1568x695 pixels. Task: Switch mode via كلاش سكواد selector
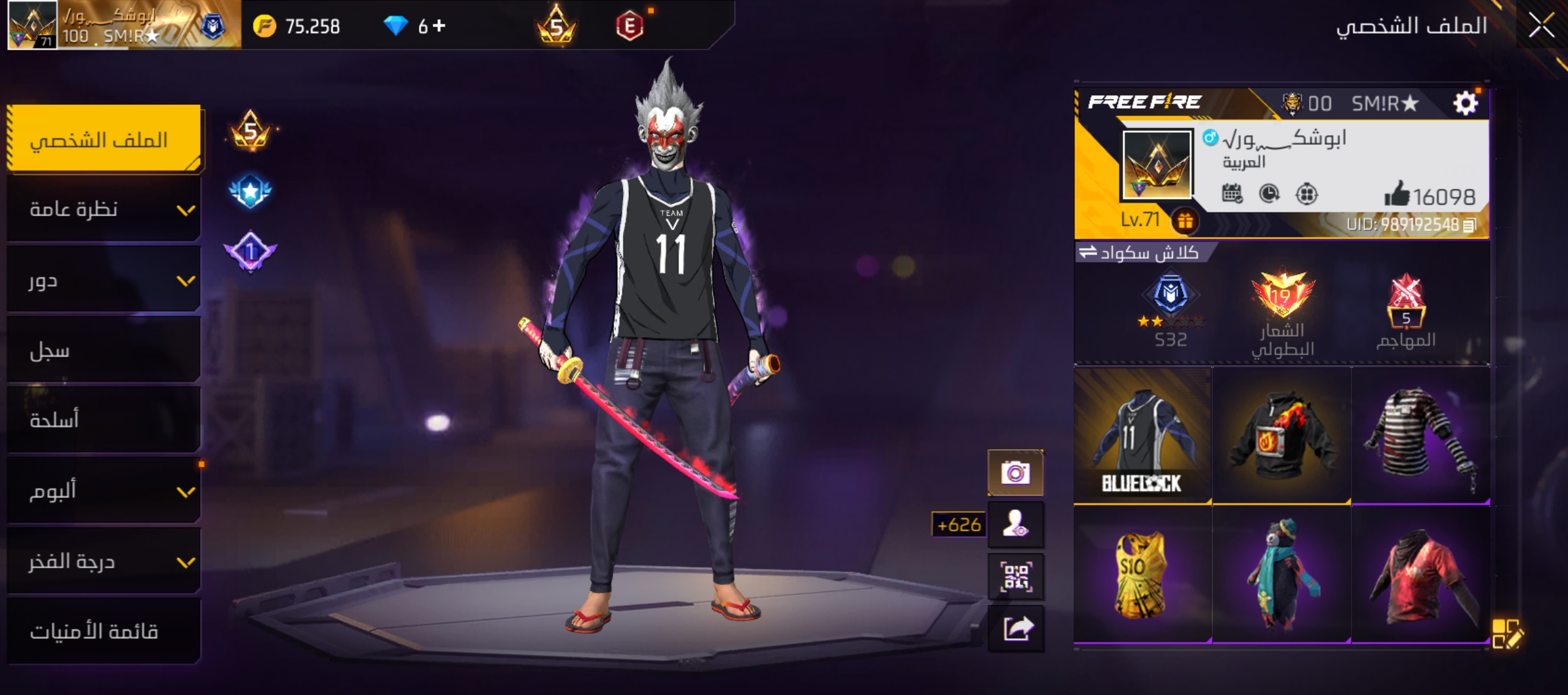(1141, 252)
